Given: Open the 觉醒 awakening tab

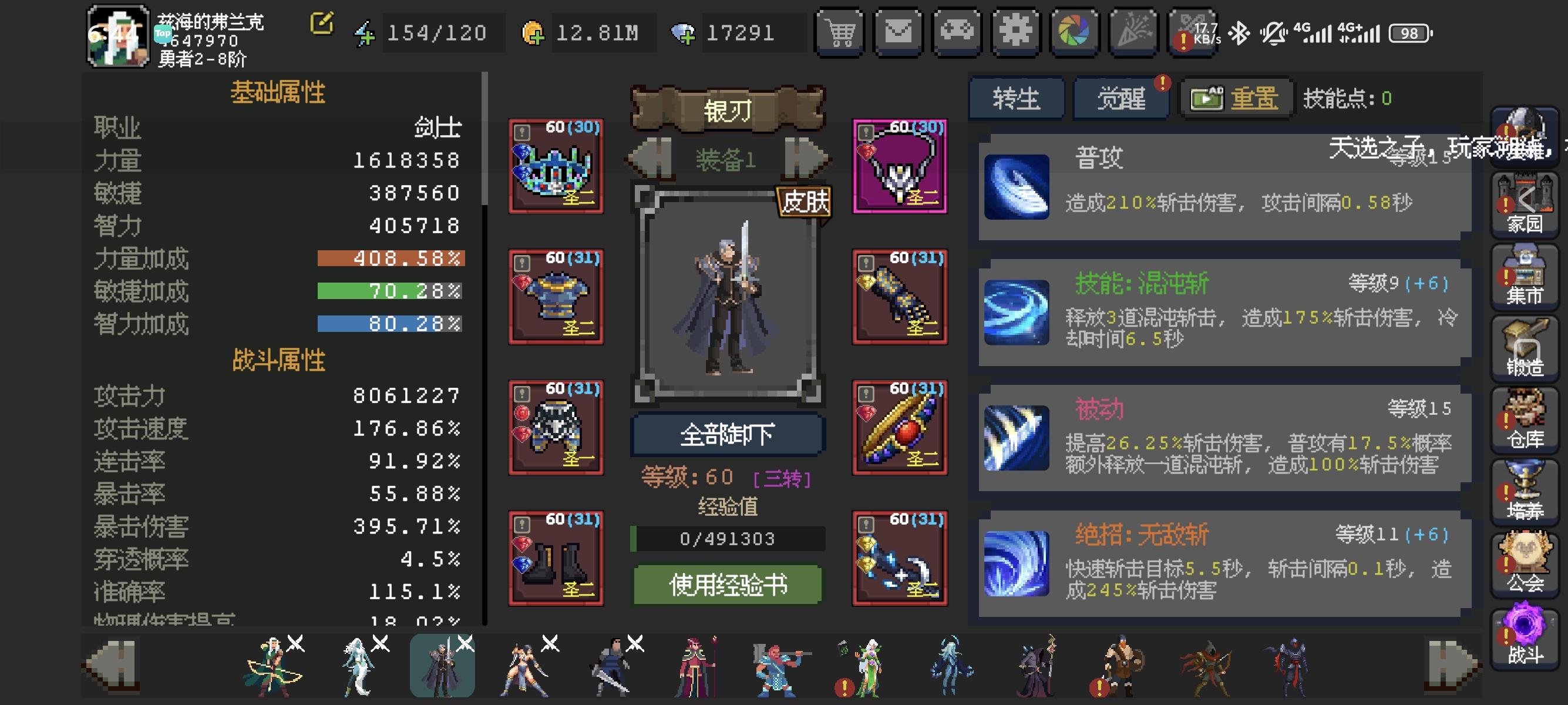Looking at the screenshot, I should pos(1120,98).
